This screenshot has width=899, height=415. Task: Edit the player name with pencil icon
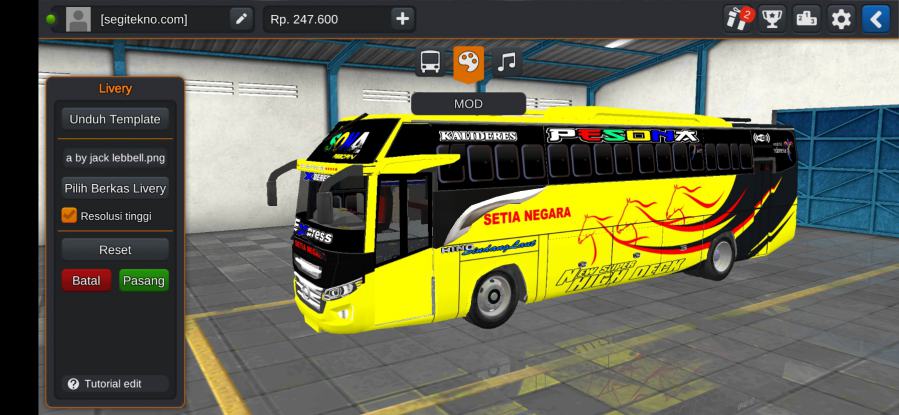point(241,18)
